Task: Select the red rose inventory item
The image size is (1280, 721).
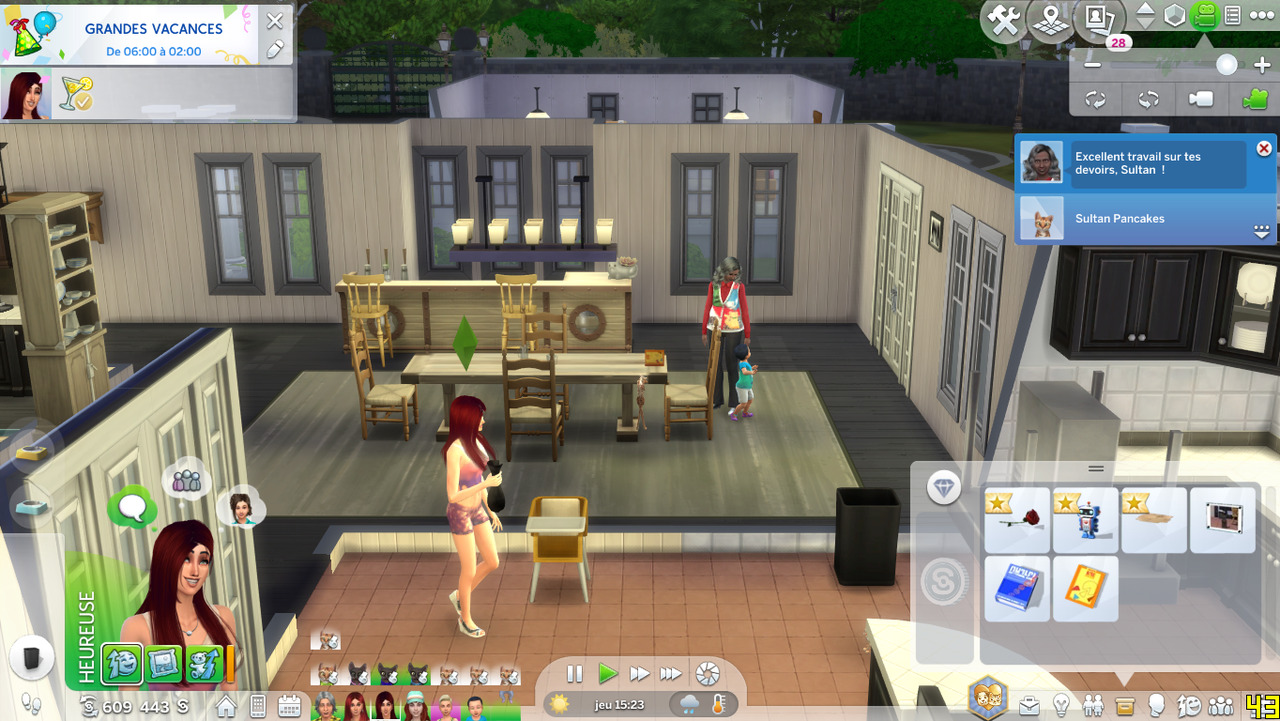Action: [x=1017, y=520]
